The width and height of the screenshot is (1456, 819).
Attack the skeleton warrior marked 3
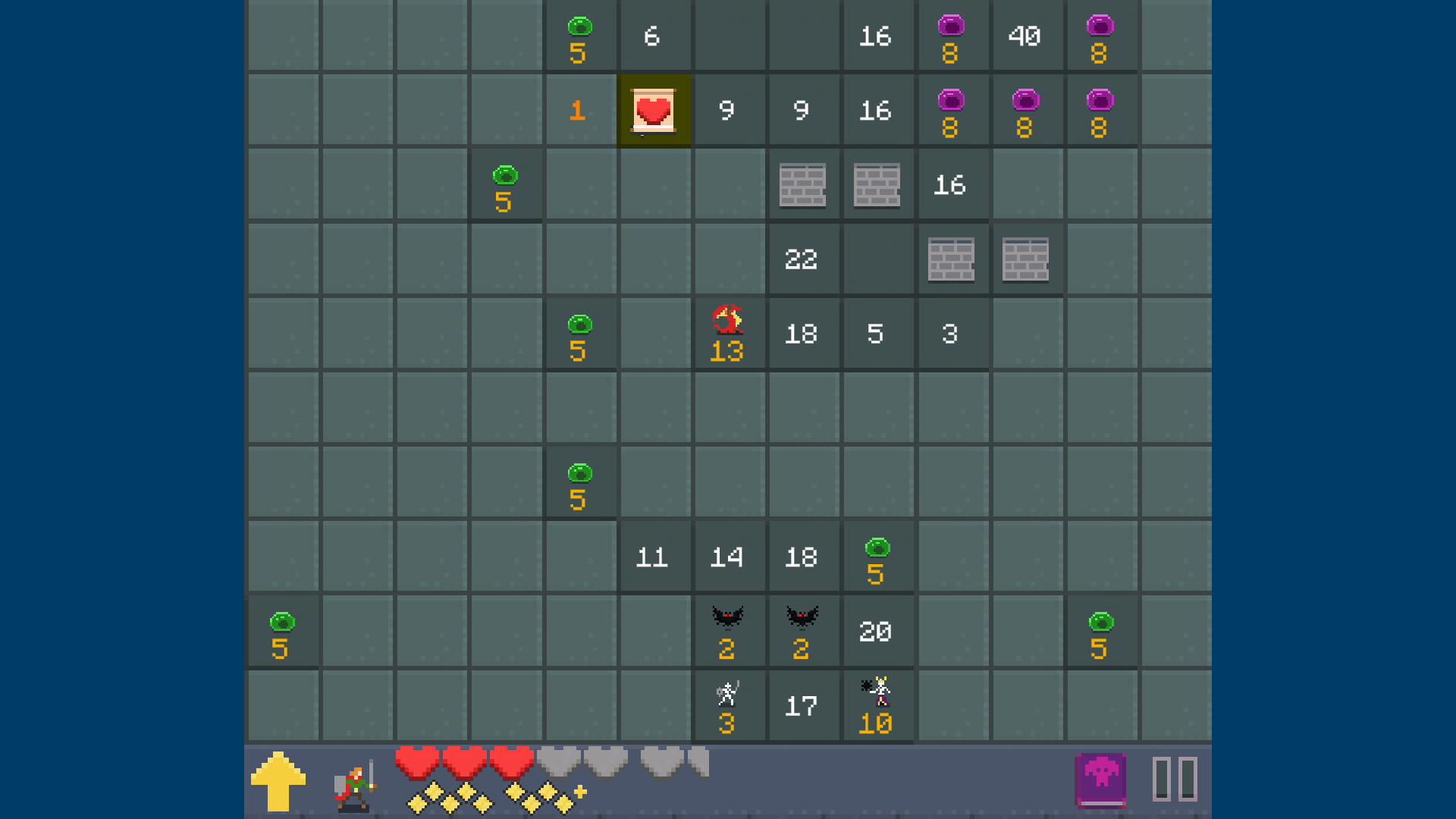[726, 703]
